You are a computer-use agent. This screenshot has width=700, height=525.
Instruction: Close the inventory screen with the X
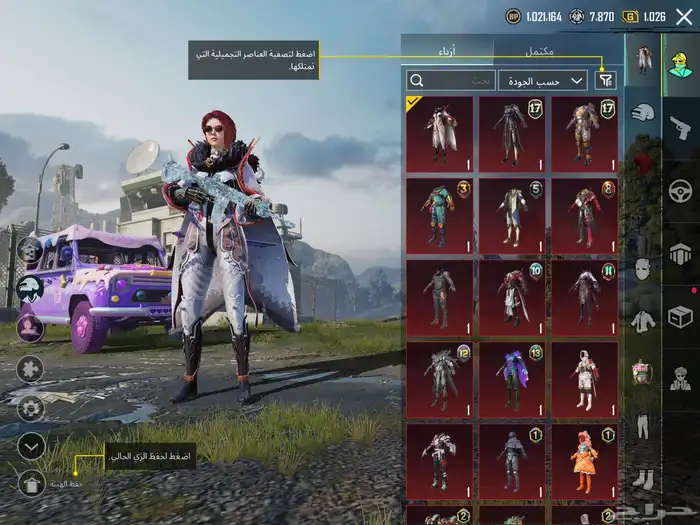point(684,17)
